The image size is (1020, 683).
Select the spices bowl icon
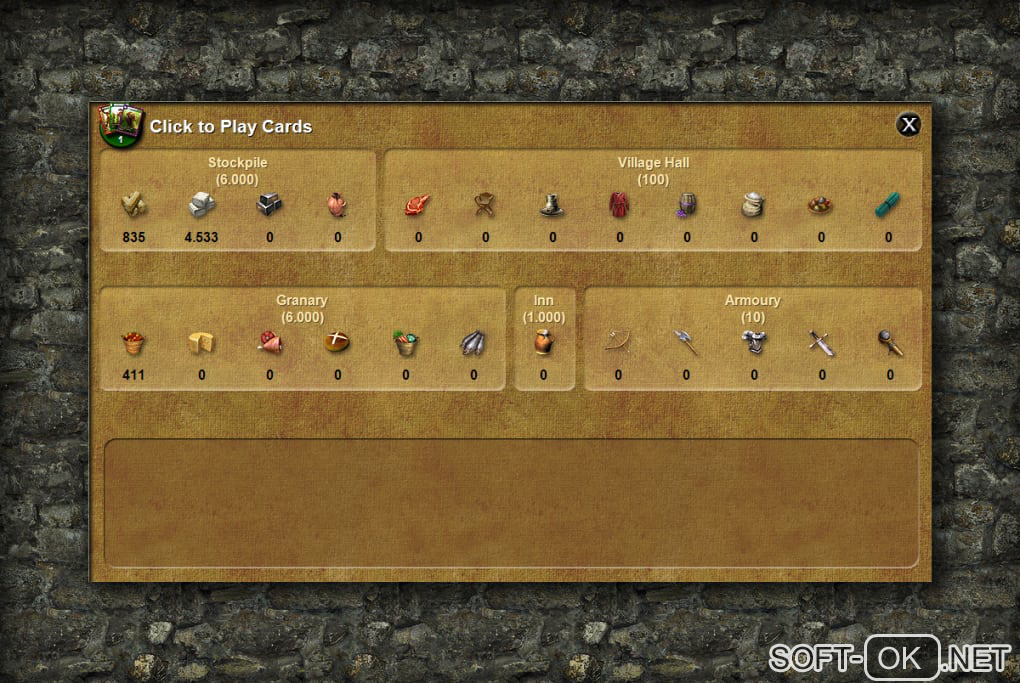pos(821,205)
